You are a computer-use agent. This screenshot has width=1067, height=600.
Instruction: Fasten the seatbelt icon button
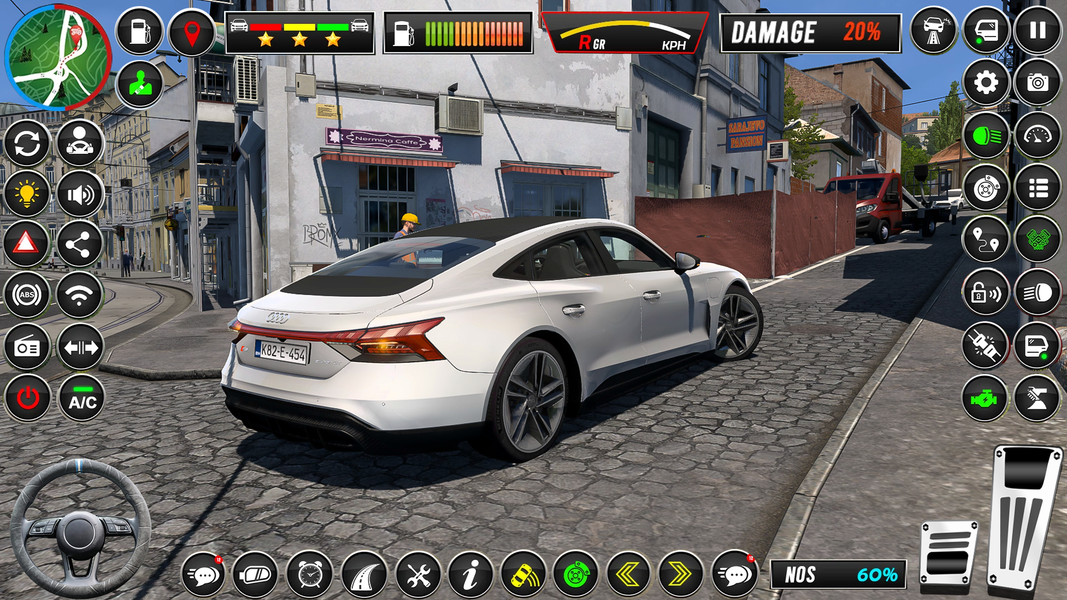point(985,345)
